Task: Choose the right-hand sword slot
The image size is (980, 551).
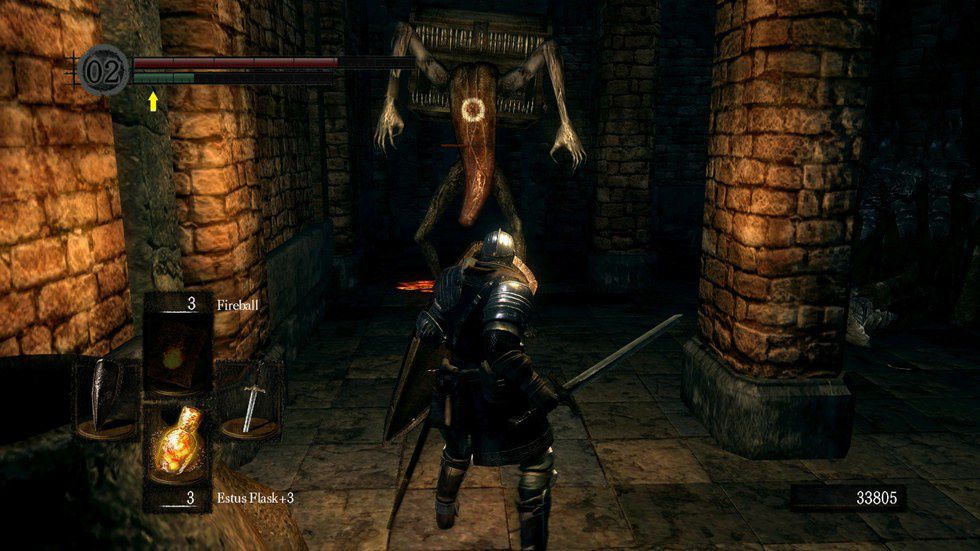Action: point(250,398)
